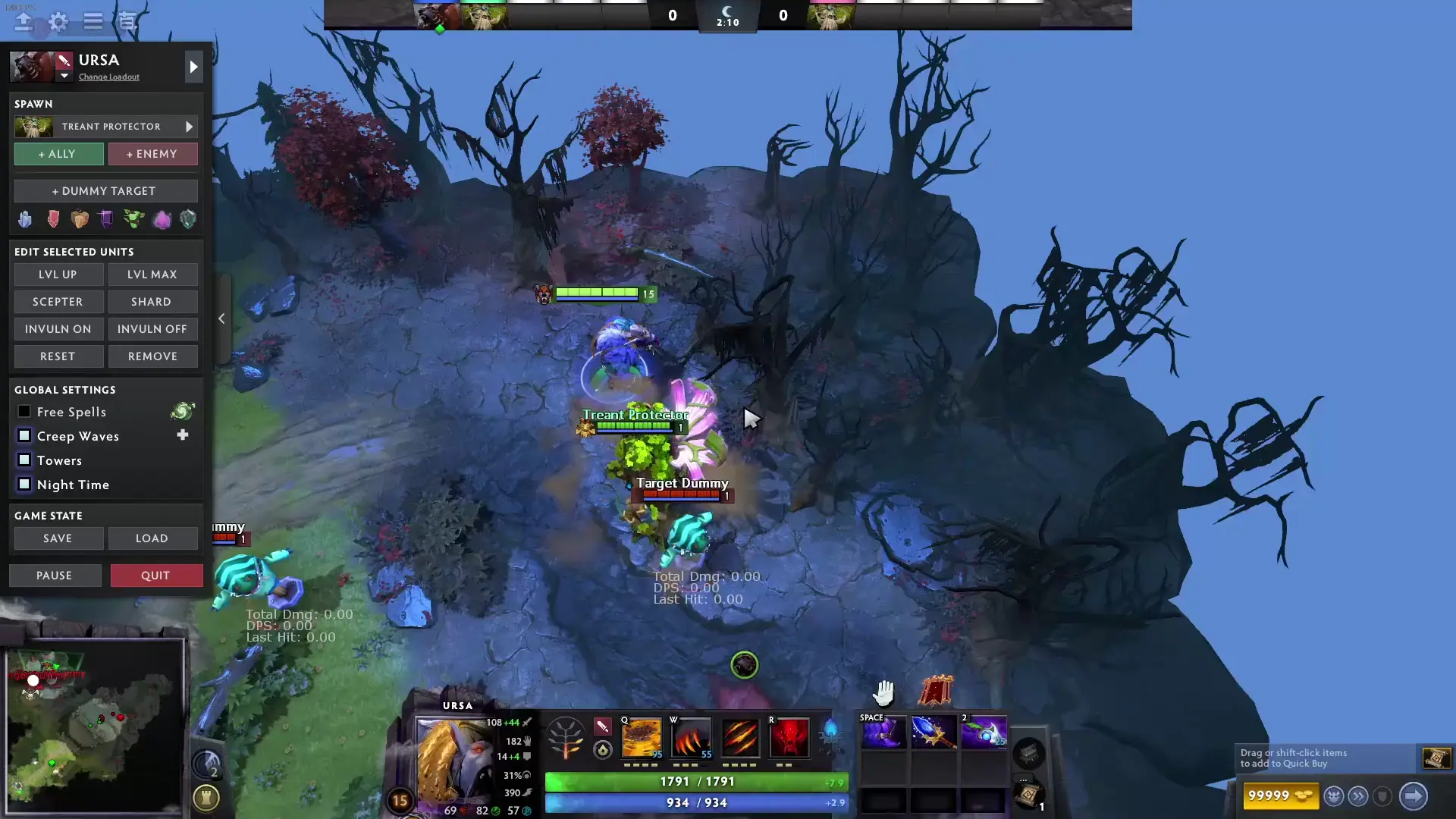Collapse the side panel using the left chevron
1456x819 pixels.
tap(221, 318)
